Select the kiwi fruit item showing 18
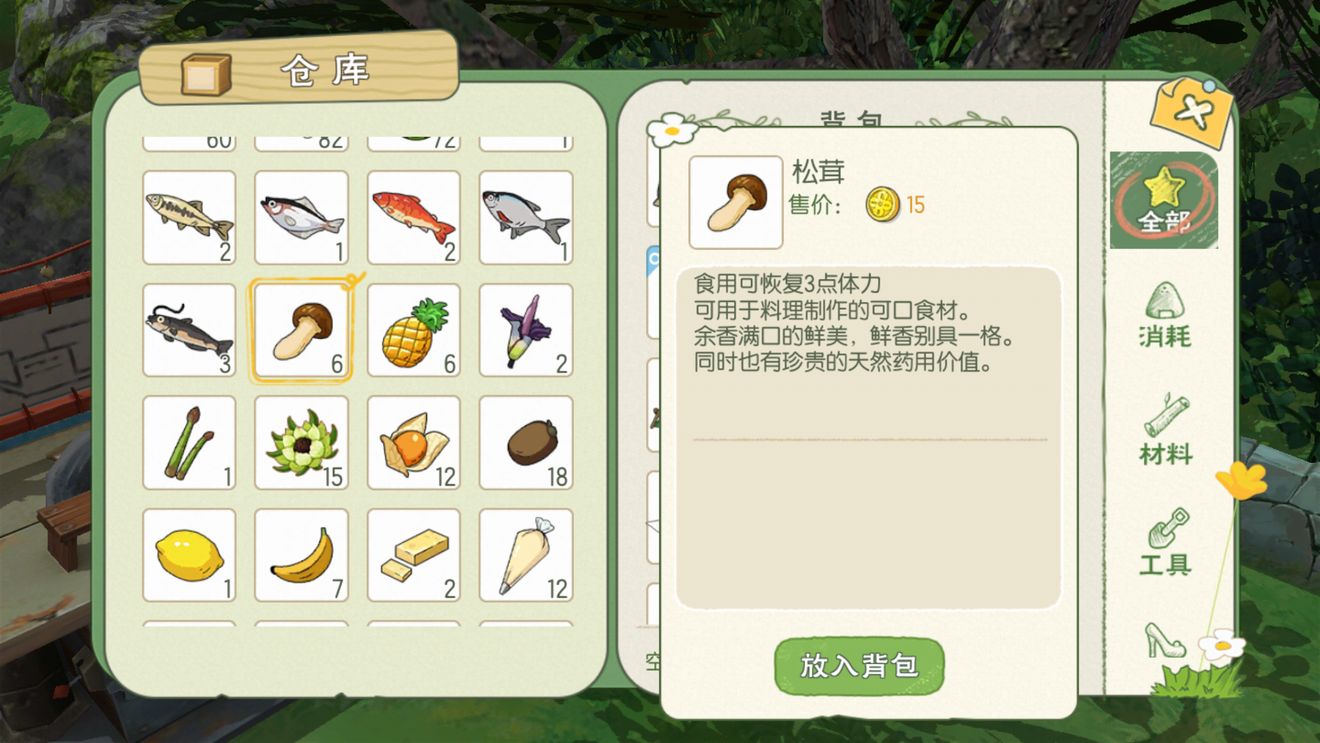 (525, 442)
